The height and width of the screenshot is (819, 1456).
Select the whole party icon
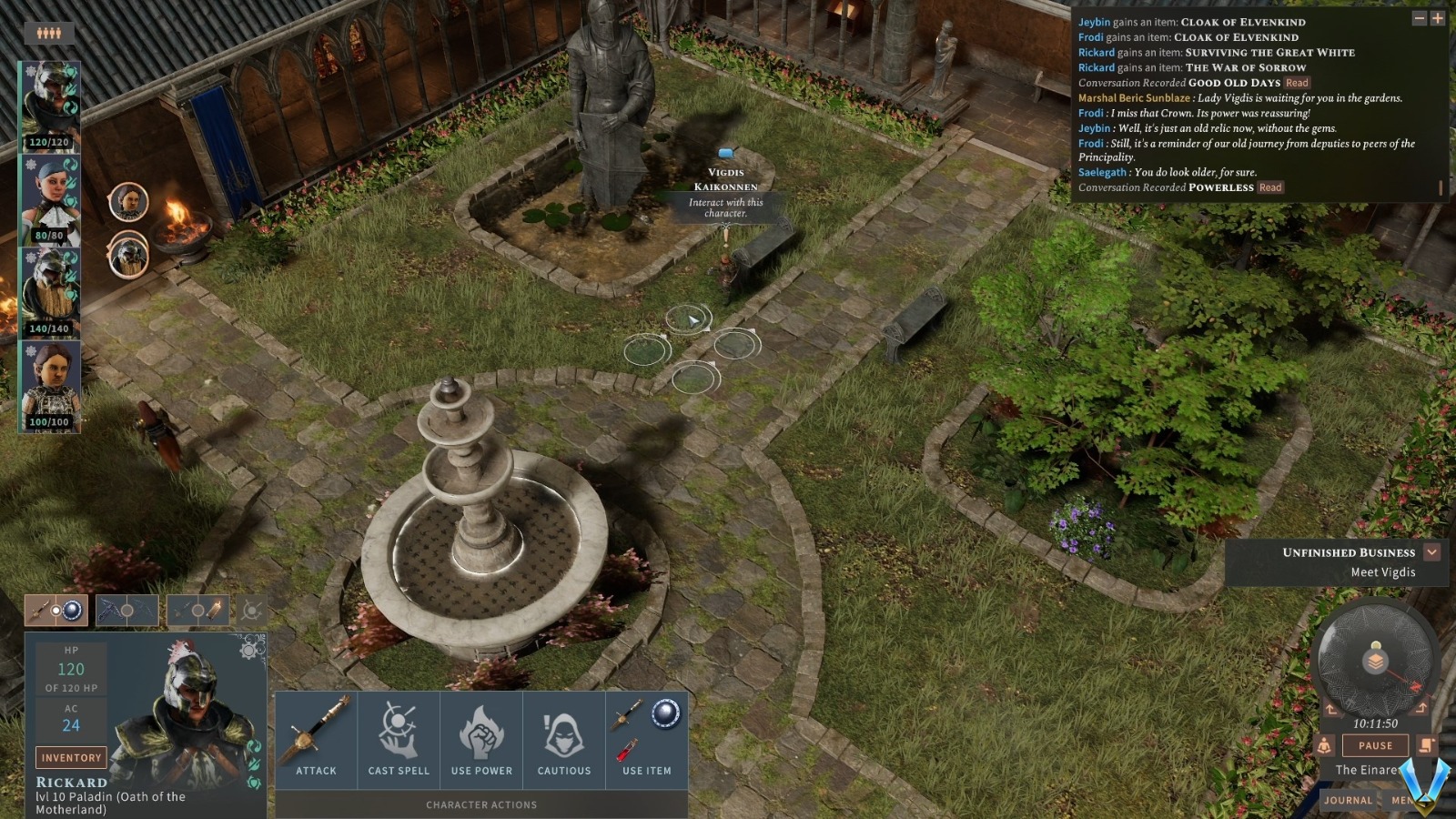point(49,34)
